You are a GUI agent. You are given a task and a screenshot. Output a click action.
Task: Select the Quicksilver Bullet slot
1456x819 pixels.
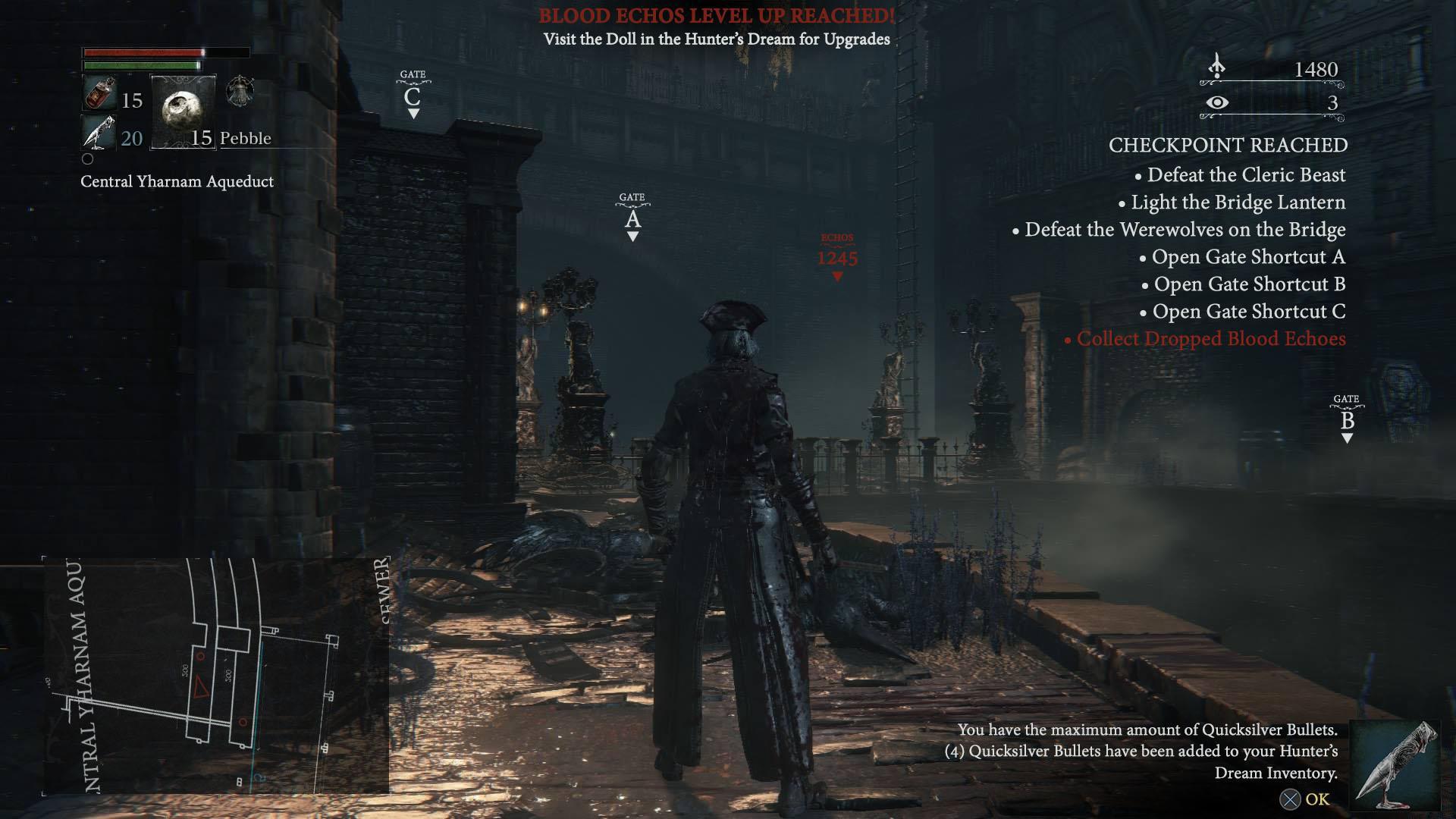(x=99, y=134)
